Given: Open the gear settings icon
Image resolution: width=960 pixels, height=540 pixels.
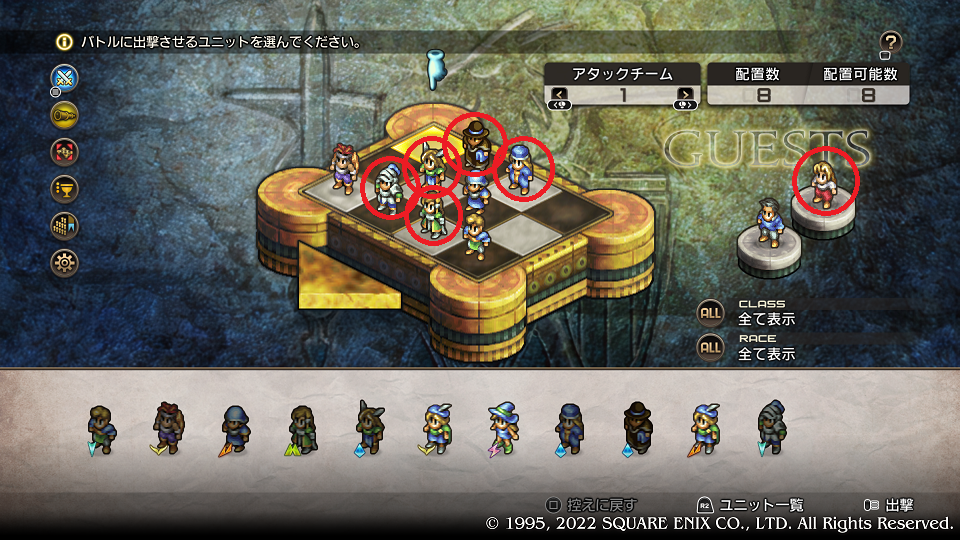Looking at the screenshot, I should tap(65, 263).
